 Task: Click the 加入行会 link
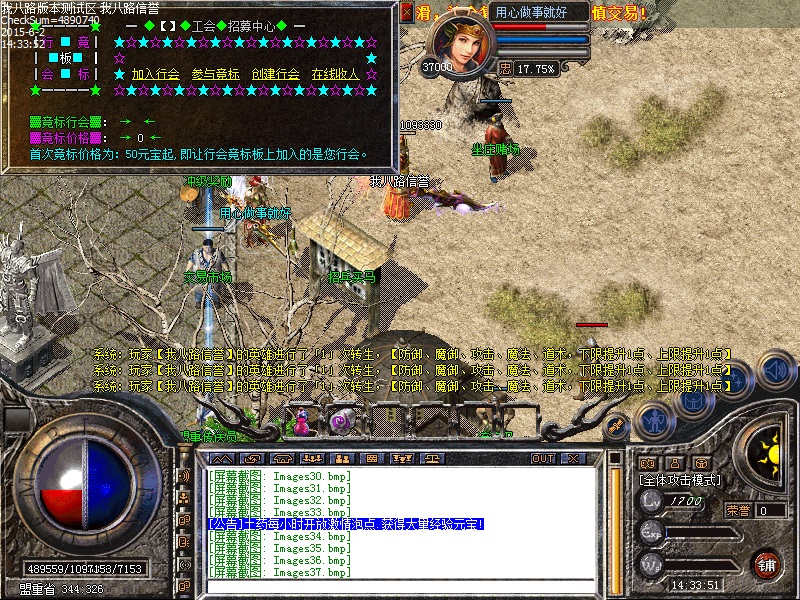click(x=155, y=74)
